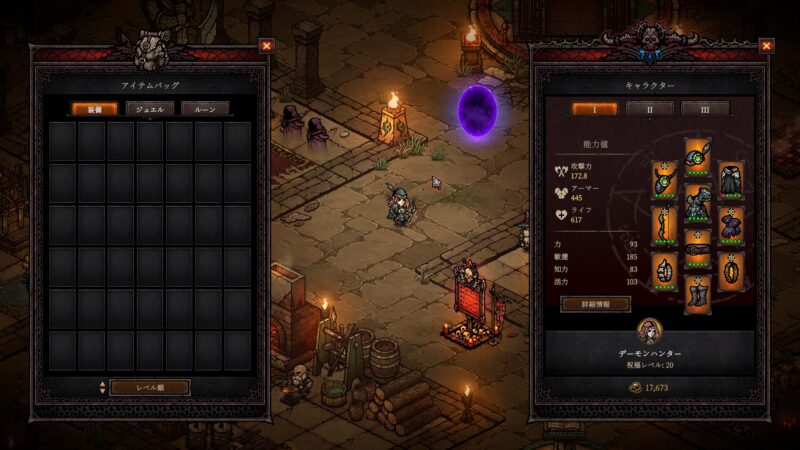The height and width of the screenshot is (450, 800).
Task: Choose the equipped amulet slot
Action: coord(665,180)
